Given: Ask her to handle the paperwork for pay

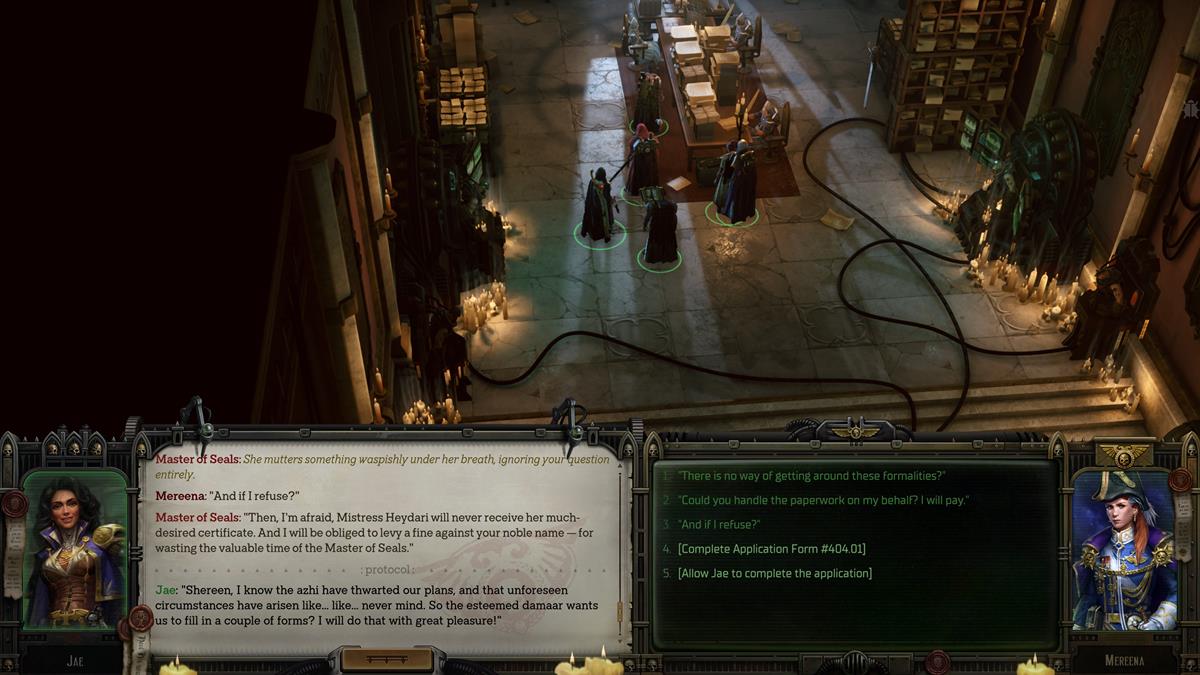Looking at the screenshot, I should 823,500.
